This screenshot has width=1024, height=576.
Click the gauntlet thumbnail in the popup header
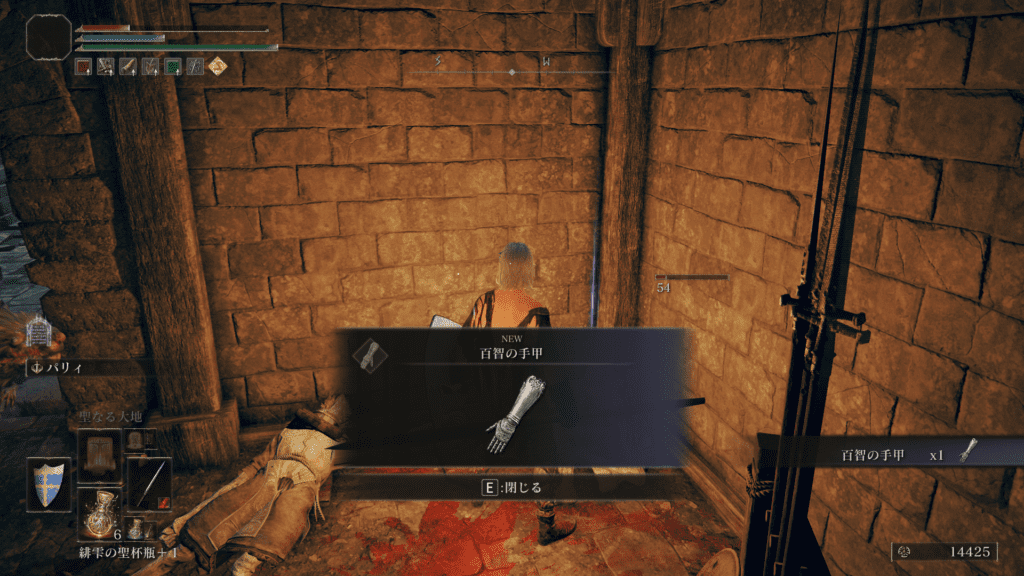click(370, 353)
